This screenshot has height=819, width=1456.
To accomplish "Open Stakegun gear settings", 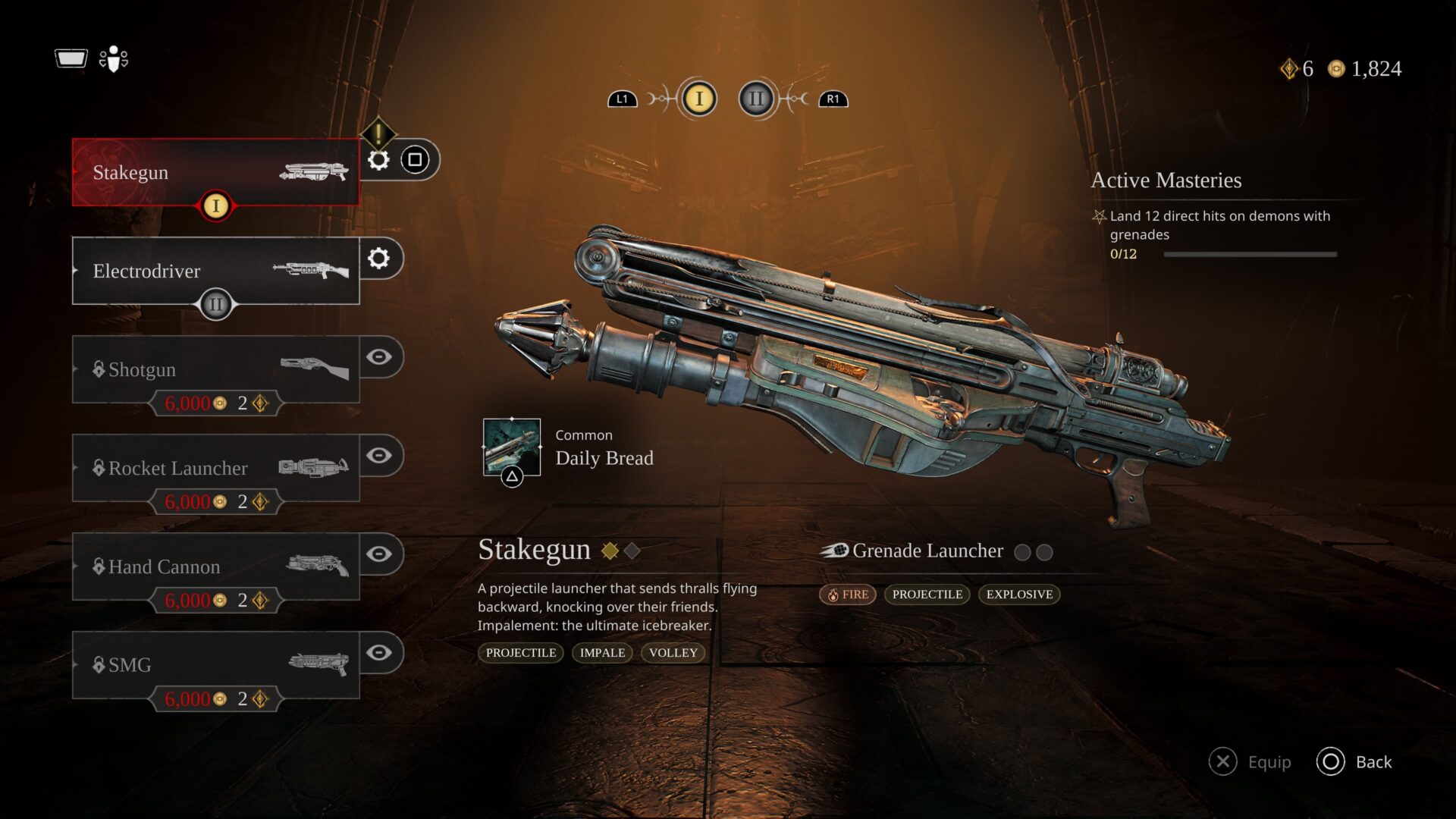I will click(378, 160).
